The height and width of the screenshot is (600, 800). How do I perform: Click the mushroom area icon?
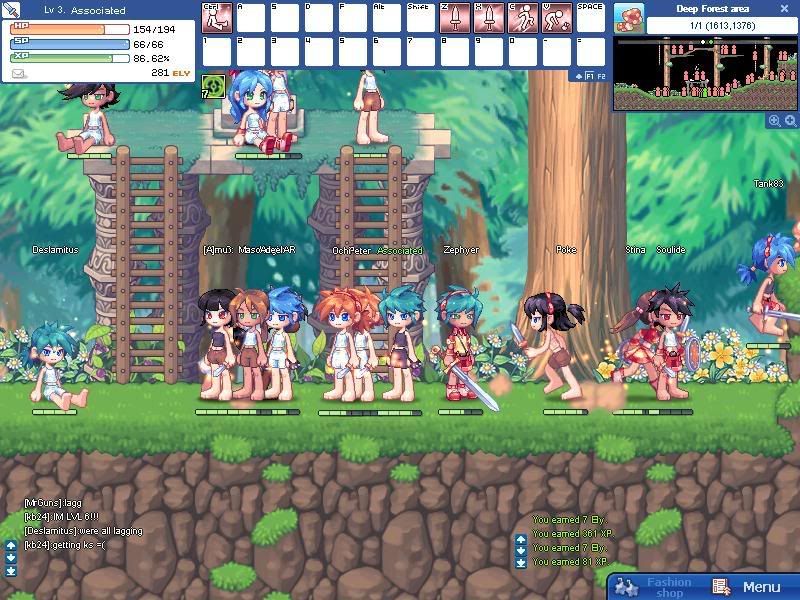click(x=630, y=17)
